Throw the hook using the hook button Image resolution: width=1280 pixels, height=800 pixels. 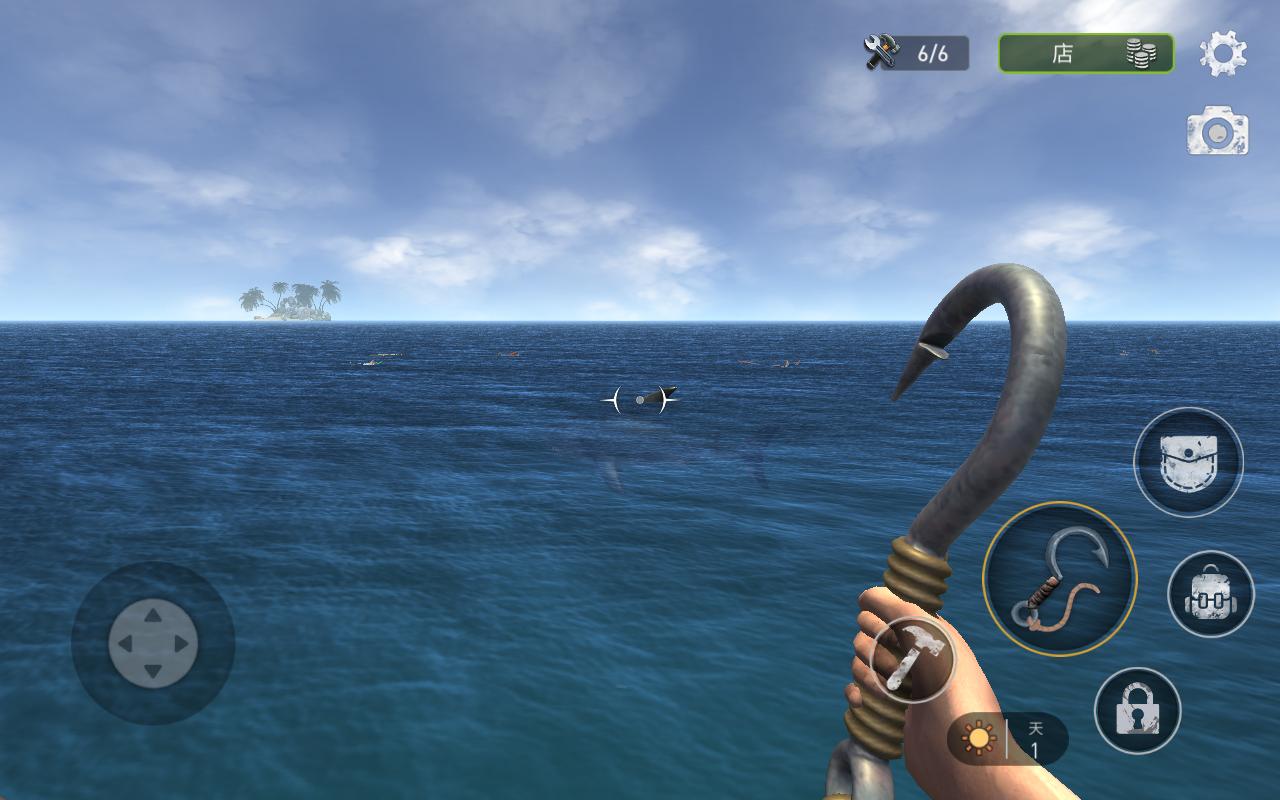pos(1059,579)
